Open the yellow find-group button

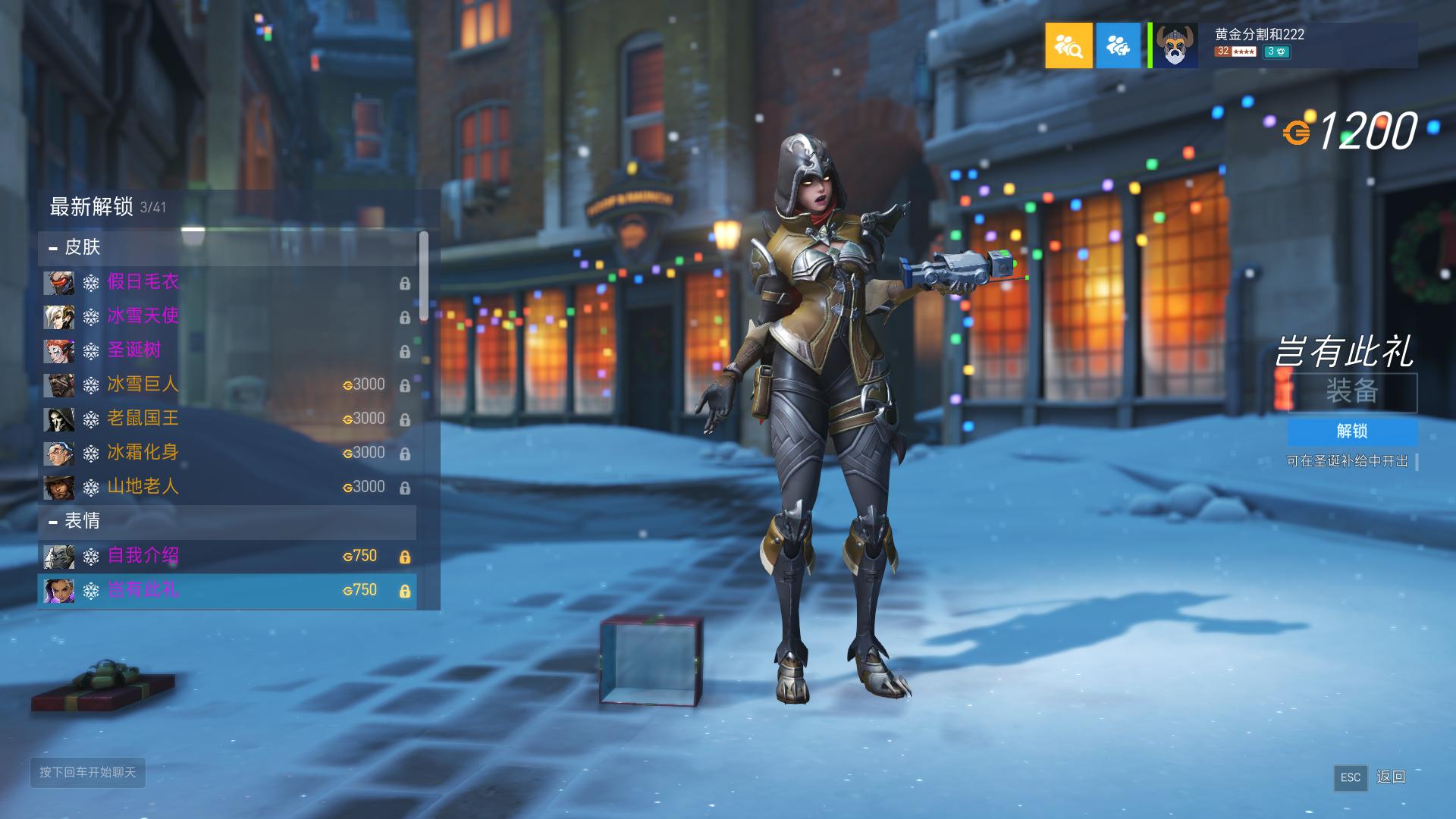pos(1068,45)
